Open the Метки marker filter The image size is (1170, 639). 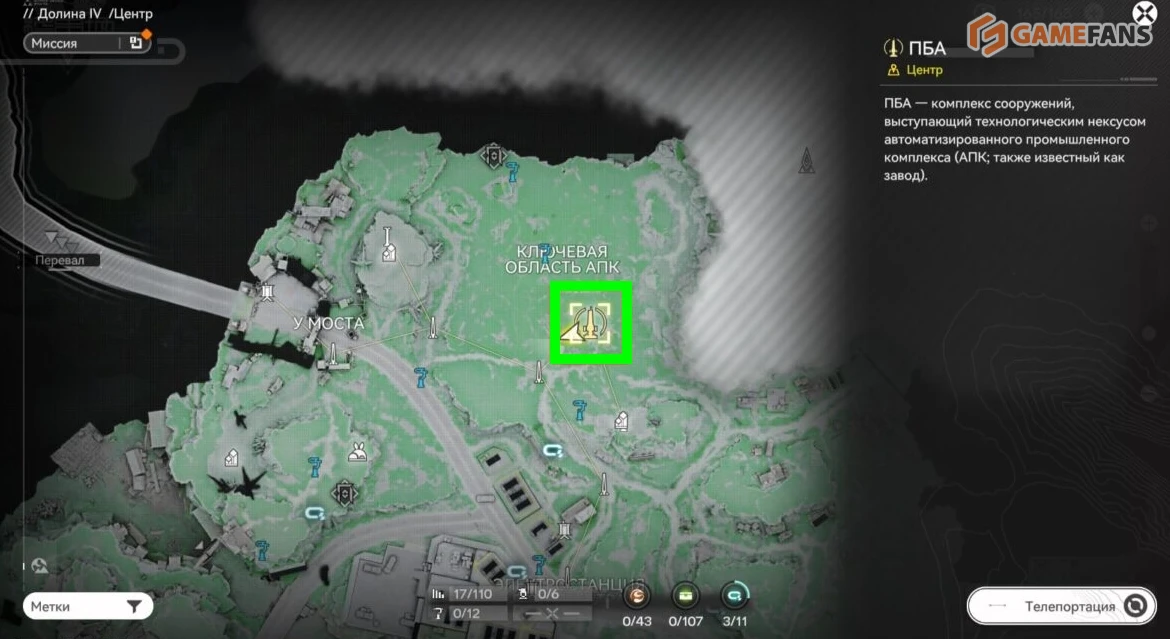tap(88, 606)
